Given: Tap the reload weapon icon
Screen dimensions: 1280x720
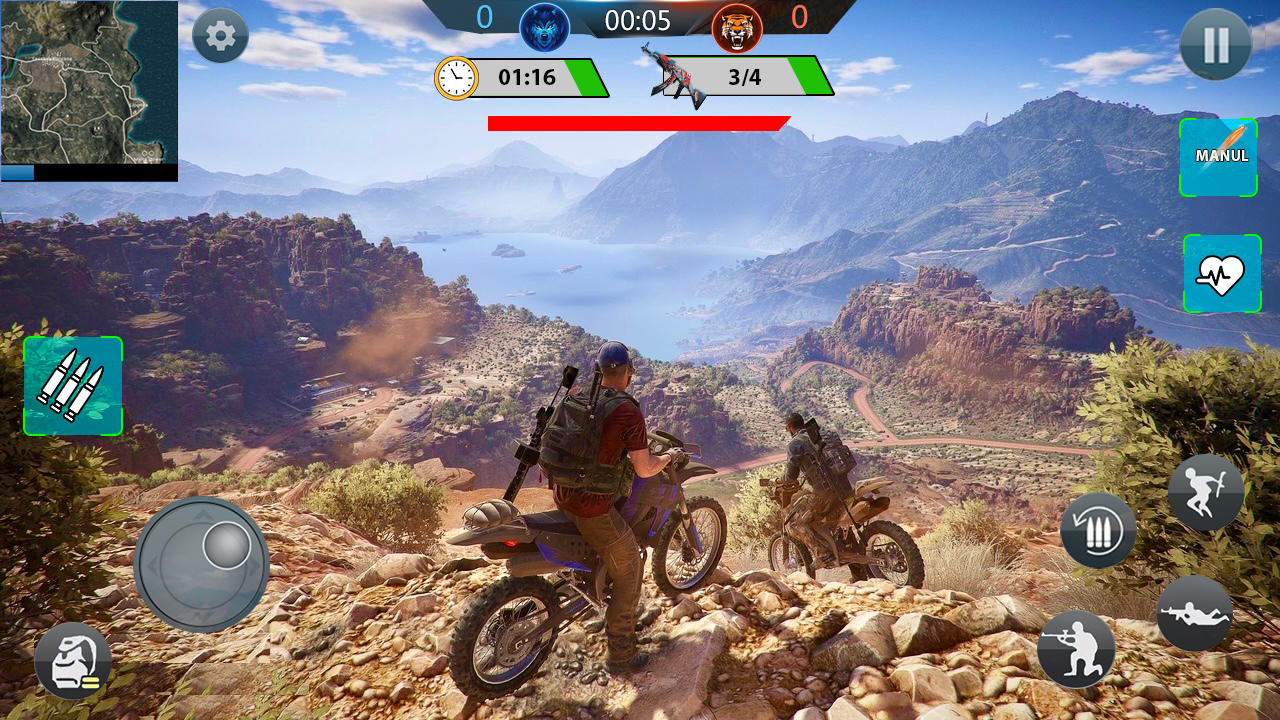Looking at the screenshot, I should (x=1096, y=530).
